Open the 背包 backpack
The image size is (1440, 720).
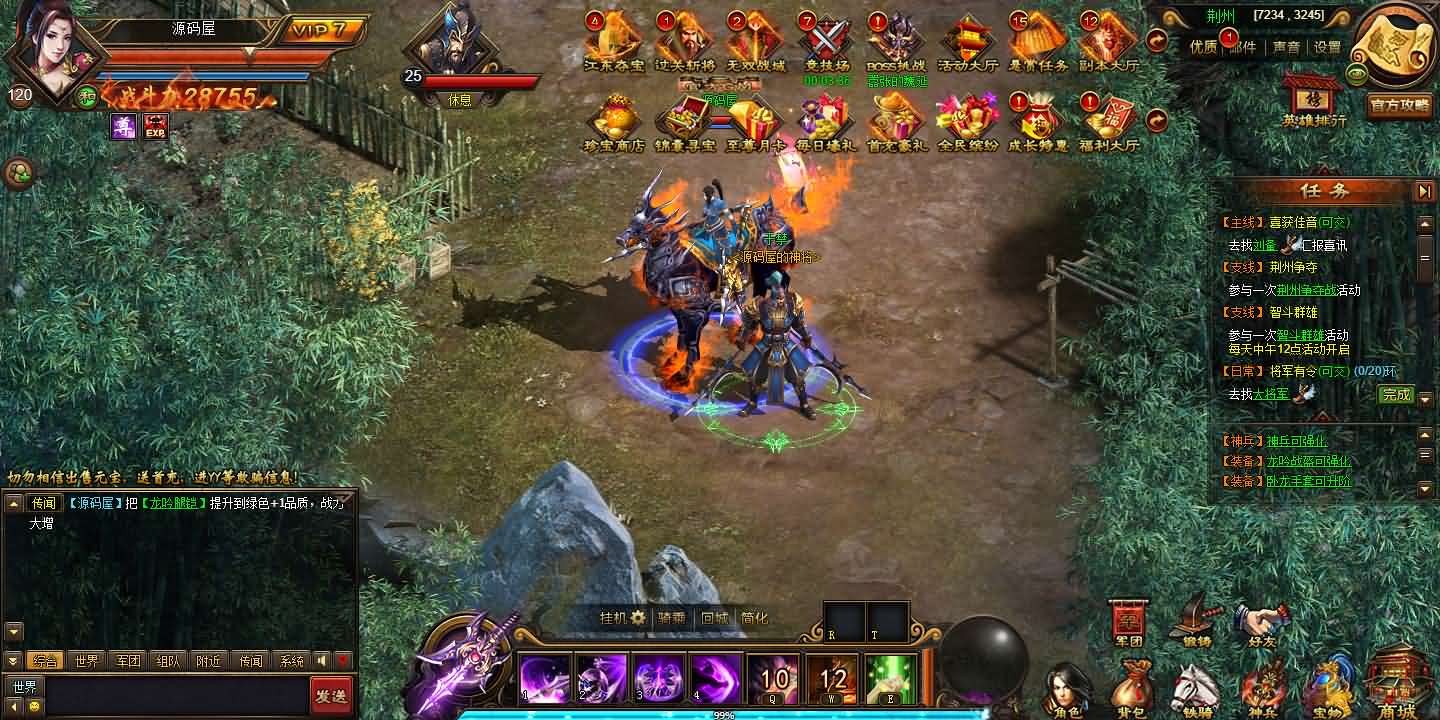tap(1130, 690)
